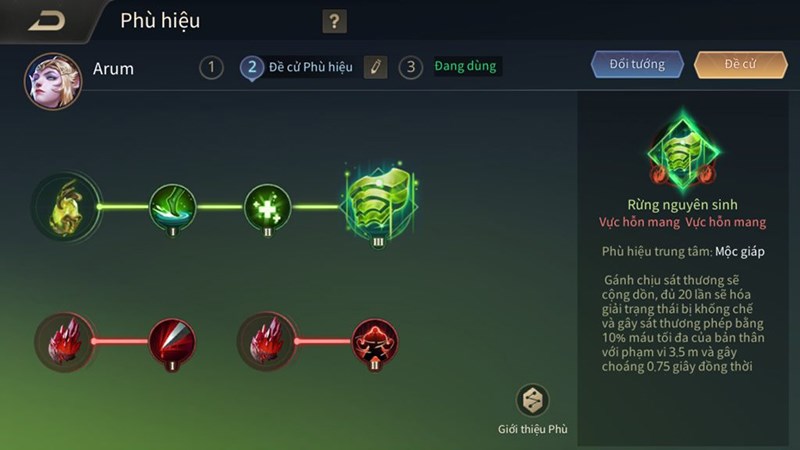Switch to rune page 1
Screen dimensions: 800x450
[211, 68]
